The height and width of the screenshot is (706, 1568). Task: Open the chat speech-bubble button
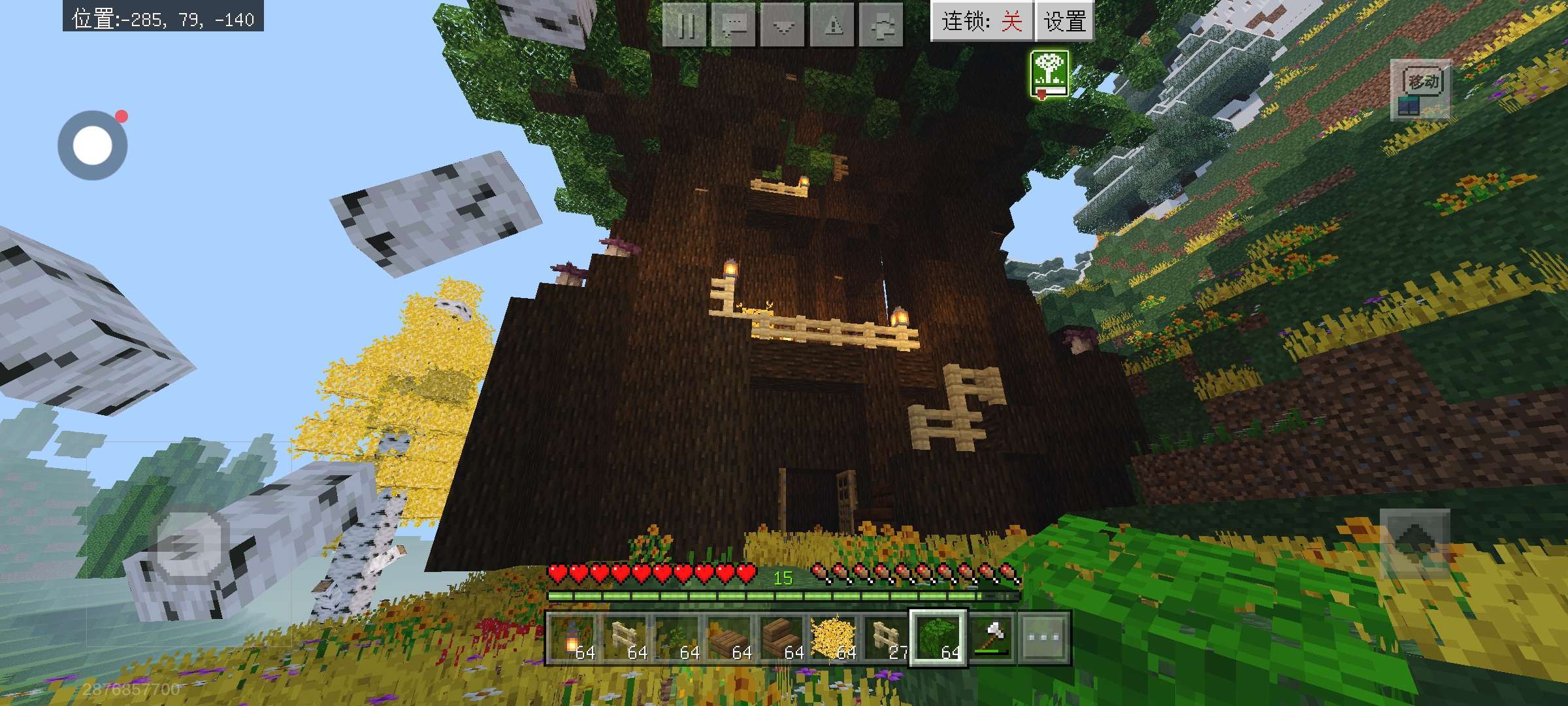[x=734, y=26]
